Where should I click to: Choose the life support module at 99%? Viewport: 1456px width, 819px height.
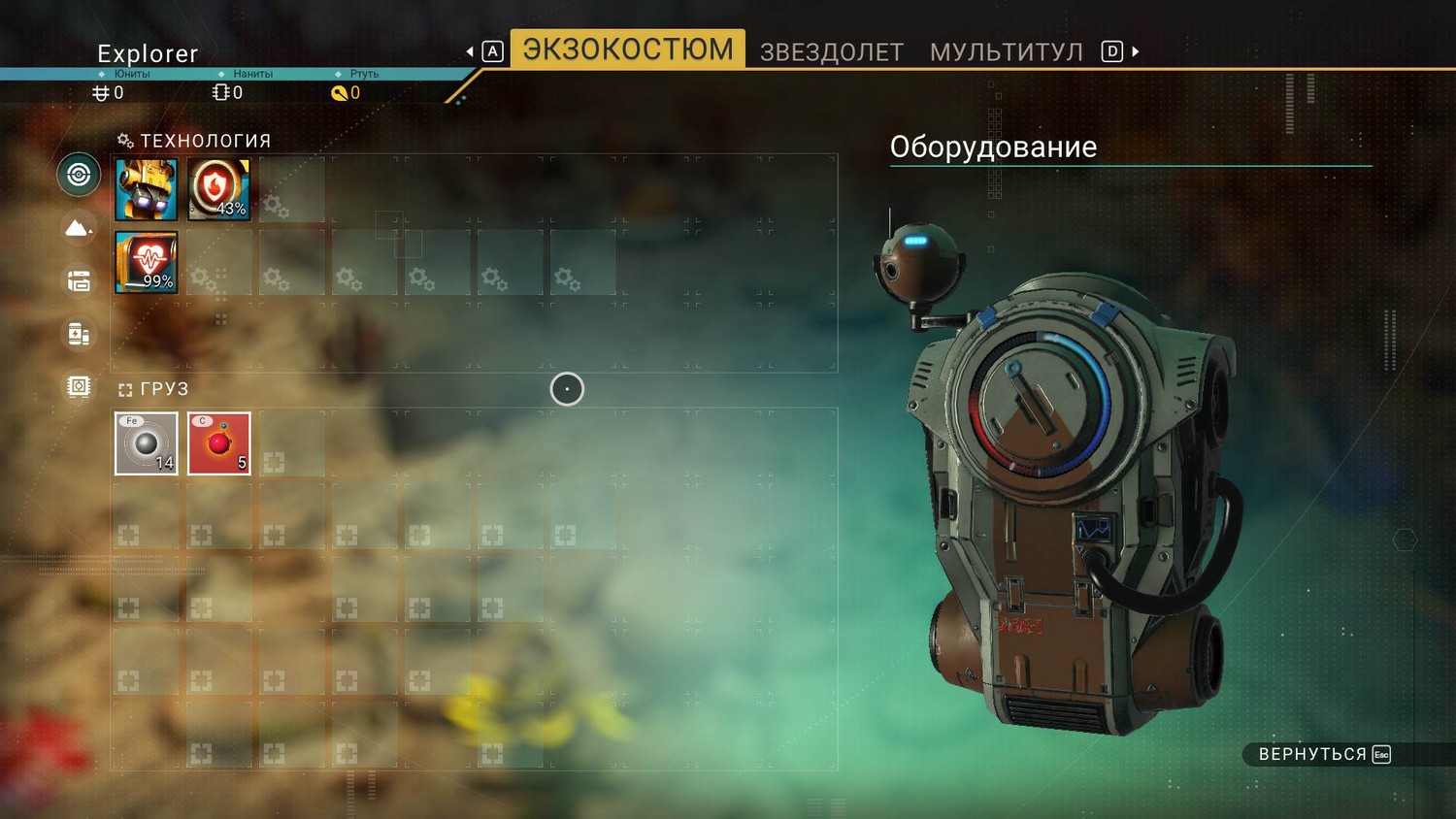(x=147, y=262)
